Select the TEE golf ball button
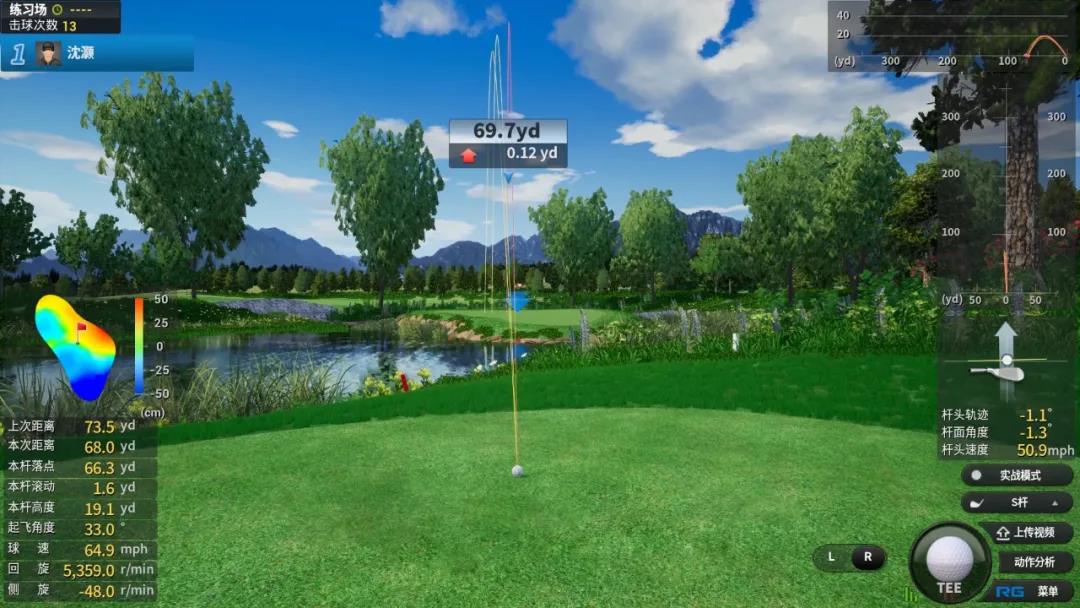Image resolution: width=1080 pixels, height=608 pixels. coord(949,562)
